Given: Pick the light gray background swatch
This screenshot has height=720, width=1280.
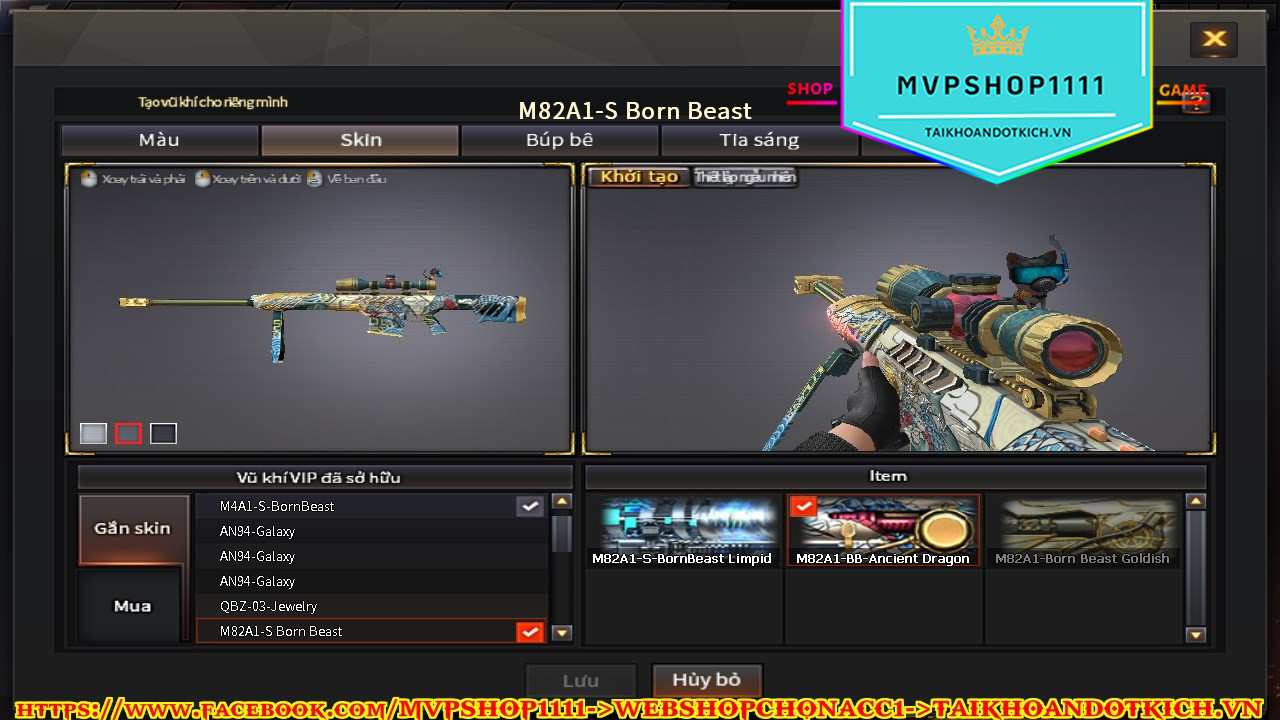Looking at the screenshot, I should (x=93, y=433).
